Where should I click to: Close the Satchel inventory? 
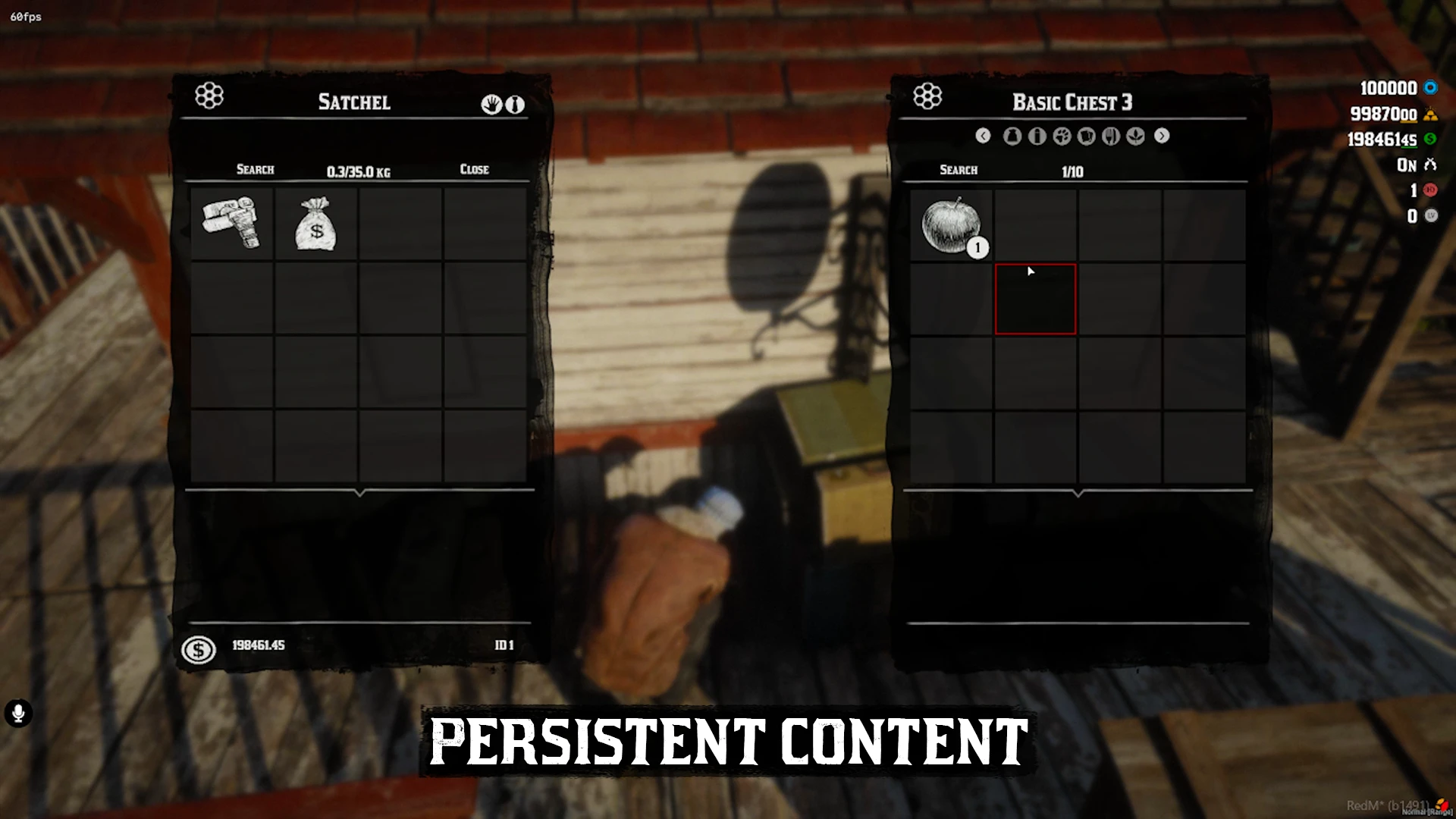click(474, 169)
